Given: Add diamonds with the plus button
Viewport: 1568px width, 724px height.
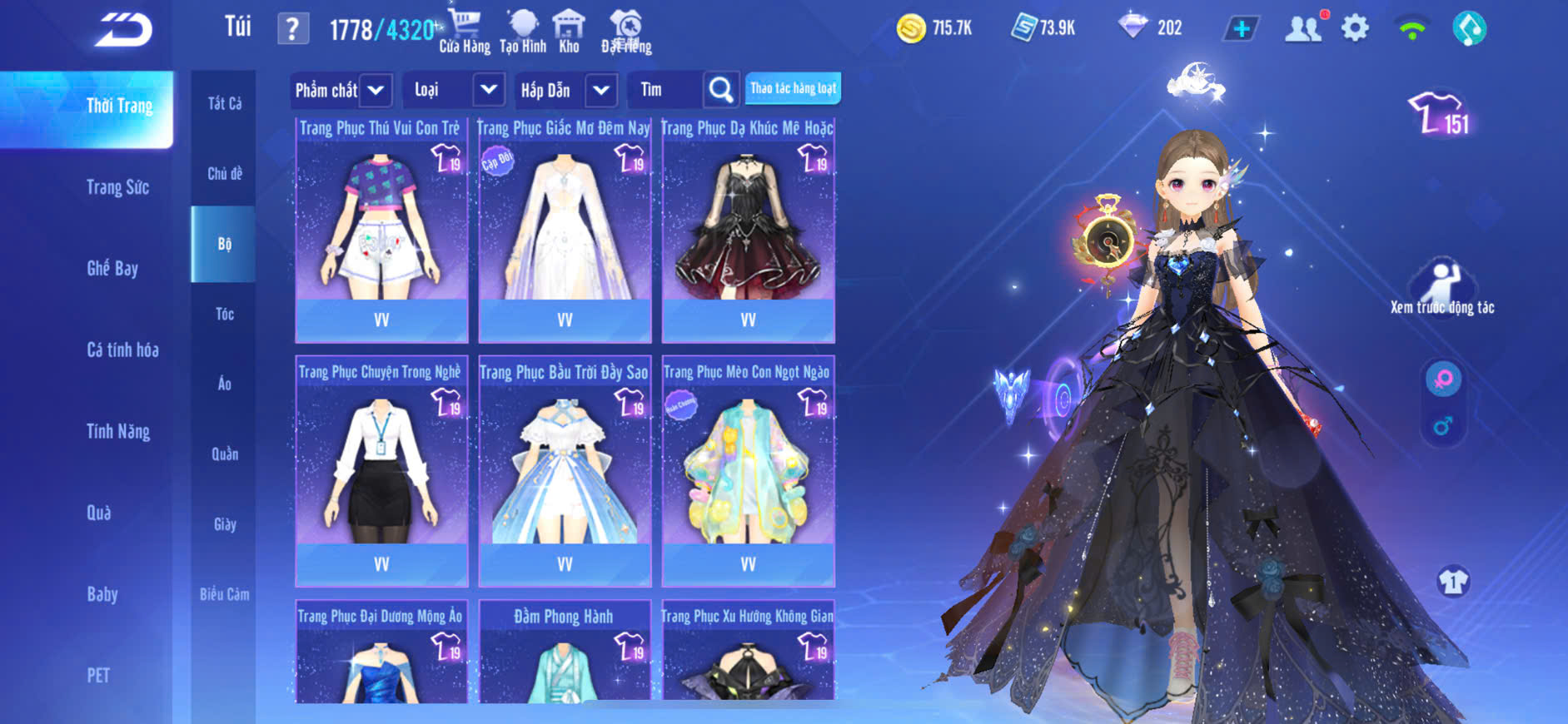Looking at the screenshot, I should 1241,28.
